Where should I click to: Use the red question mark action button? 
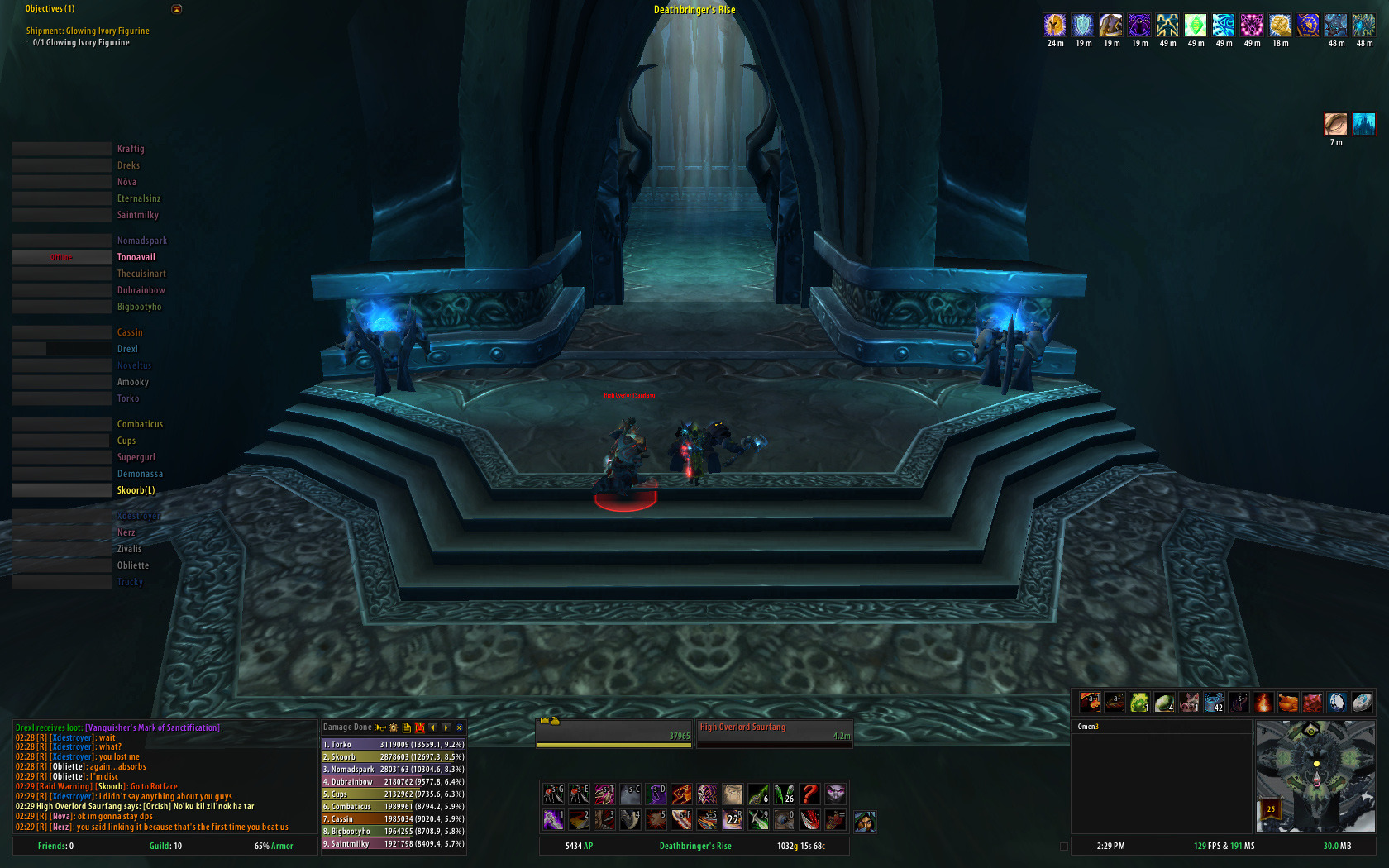pyautogui.click(x=809, y=794)
